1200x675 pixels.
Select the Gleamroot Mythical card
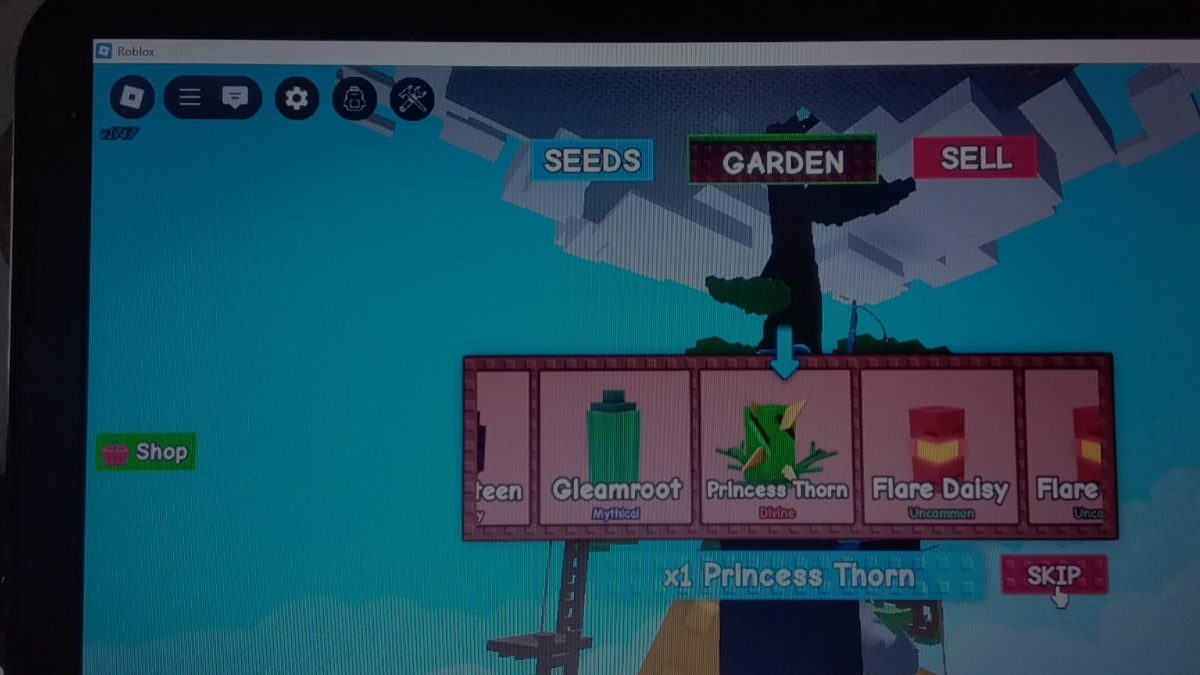[615, 447]
